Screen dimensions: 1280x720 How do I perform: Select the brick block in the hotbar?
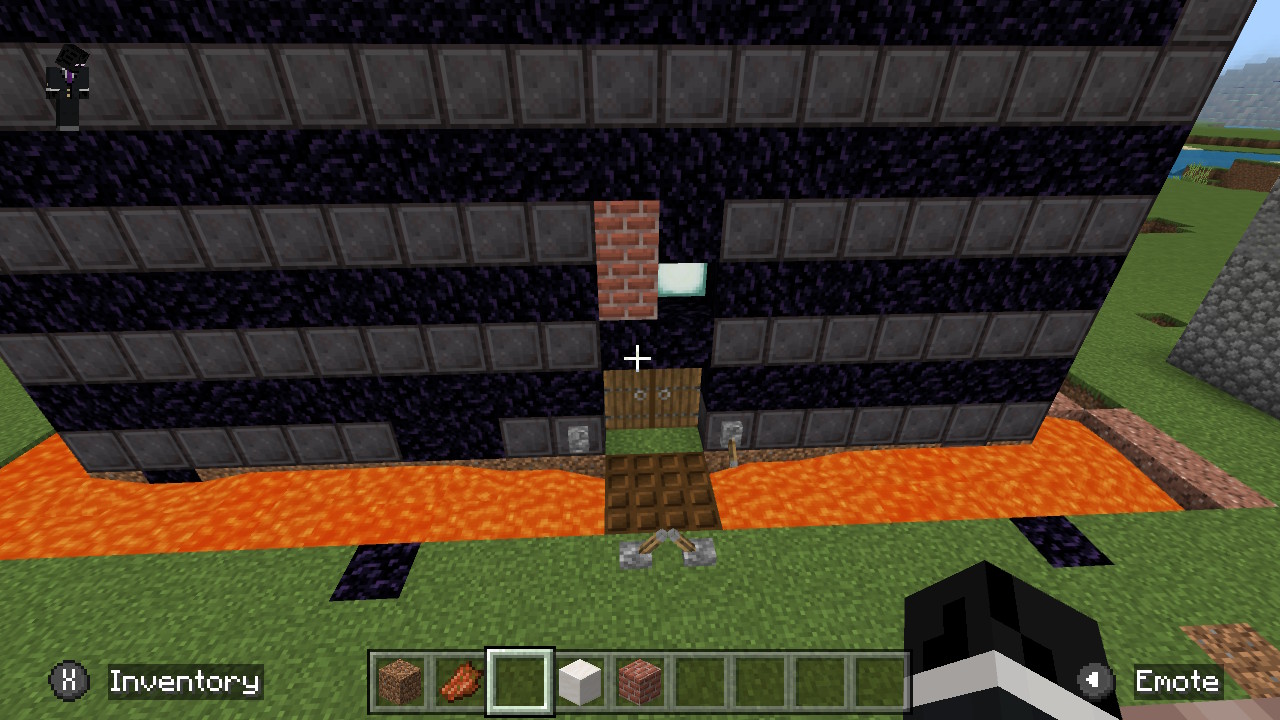(639, 682)
